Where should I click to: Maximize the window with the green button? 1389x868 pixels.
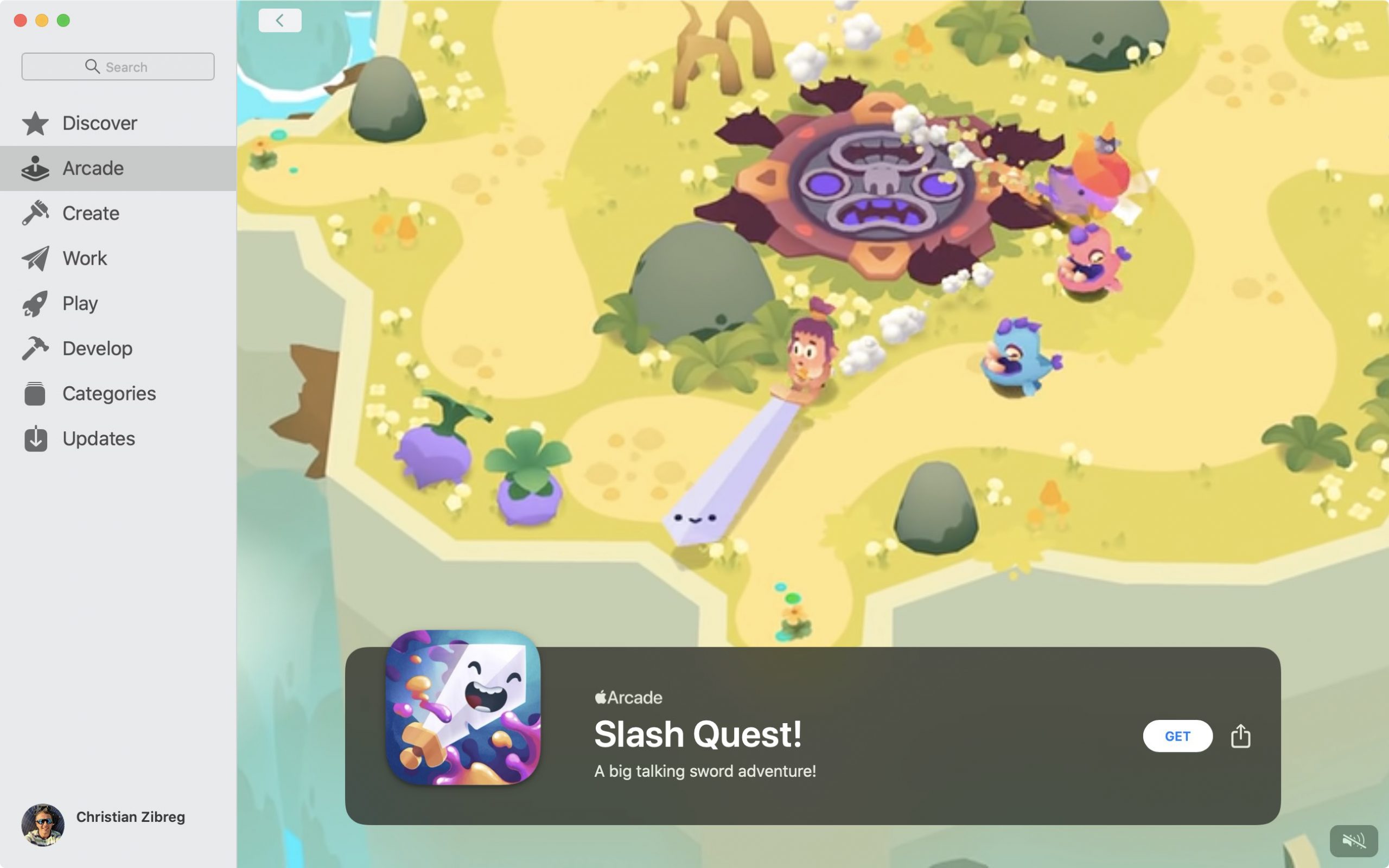63,21
